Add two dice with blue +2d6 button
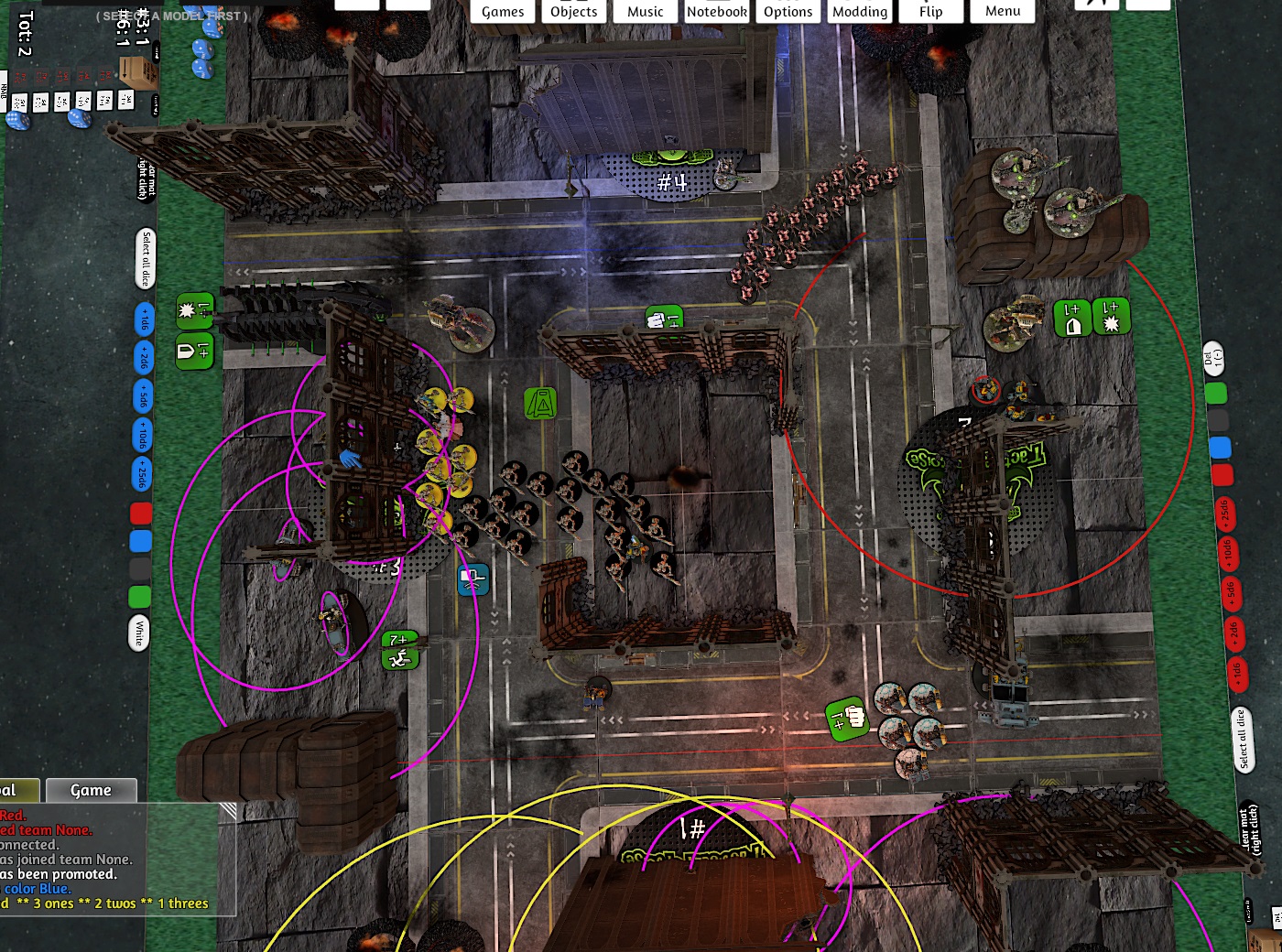Image resolution: width=1282 pixels, height=952 pixels. (144, 358)
